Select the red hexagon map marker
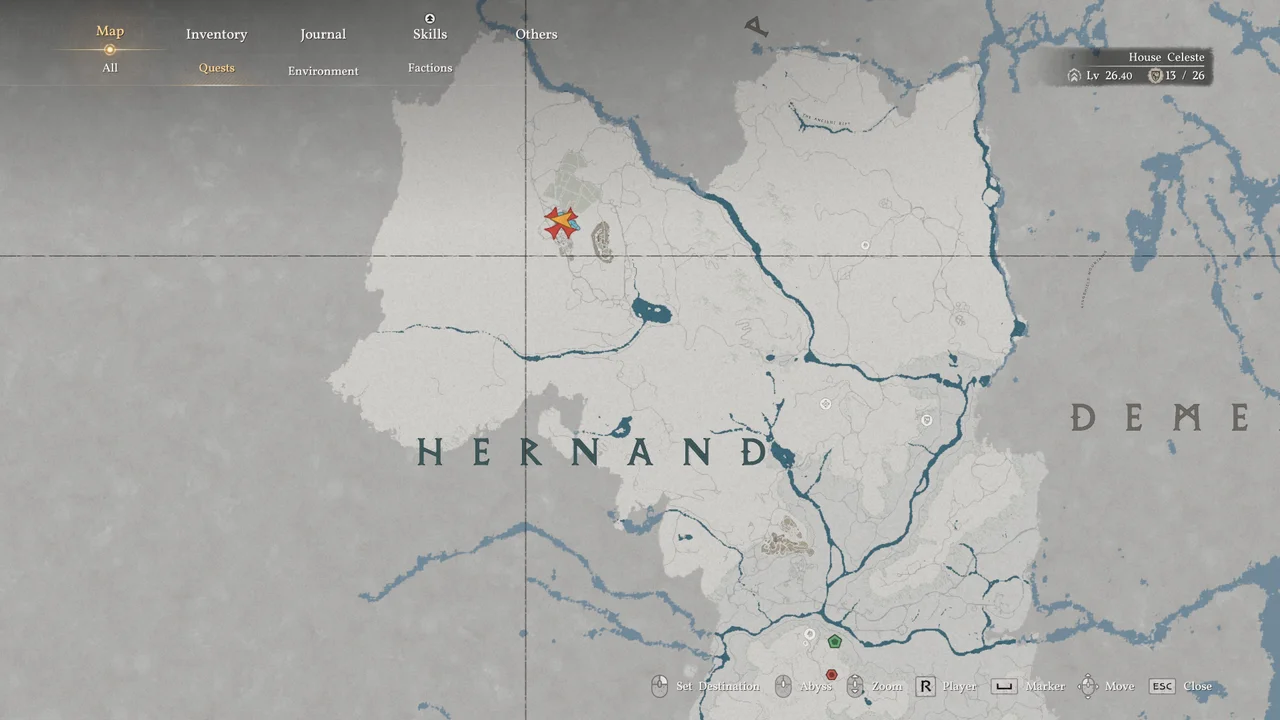This screenshot has width=1280, height=720. click(831, 675)
